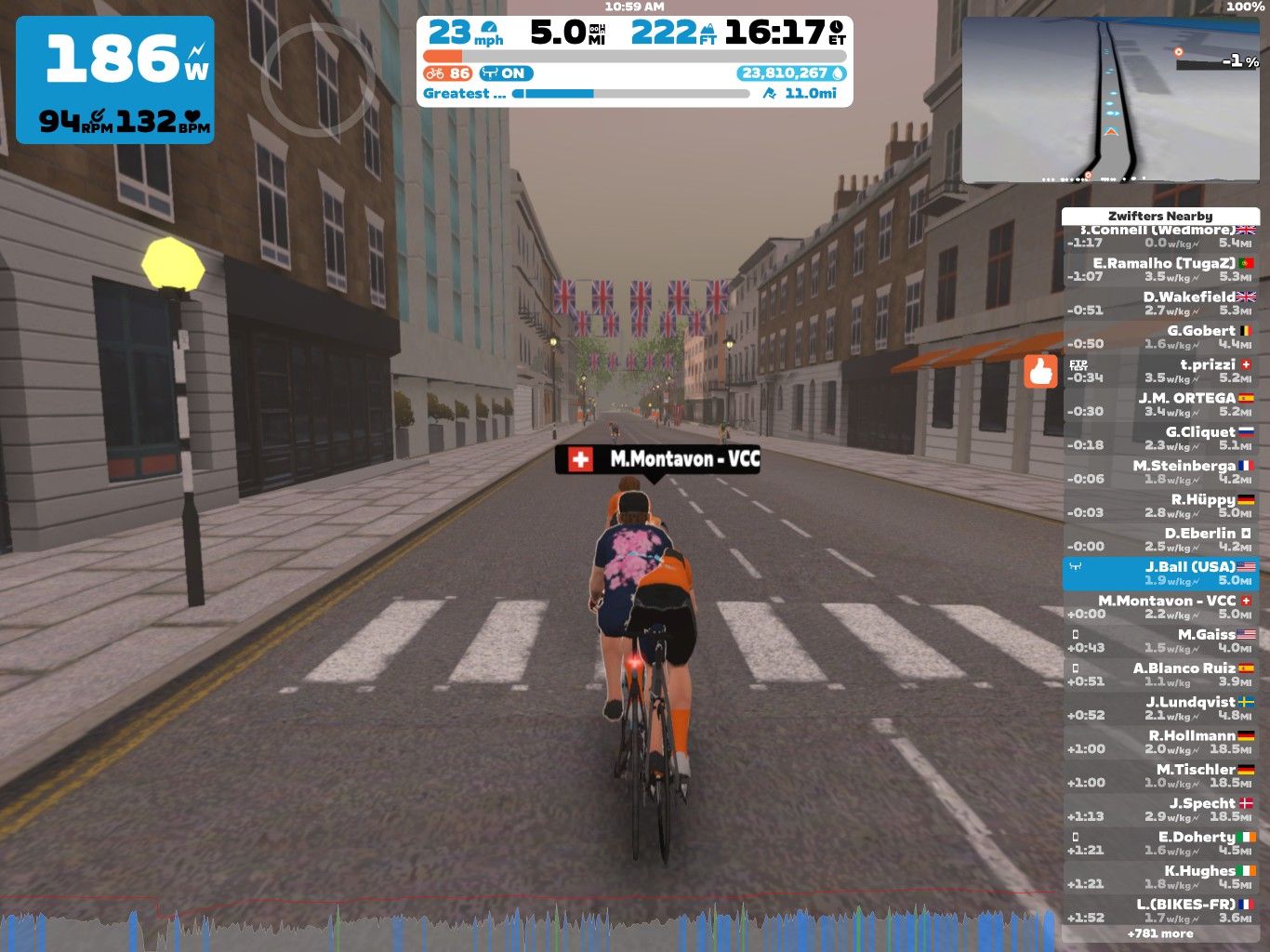The width and height of the screenshot is (1270, 952).
Task: Click the handlebar icon on J.Ball's row
Action: click(x=1077, y=567)
